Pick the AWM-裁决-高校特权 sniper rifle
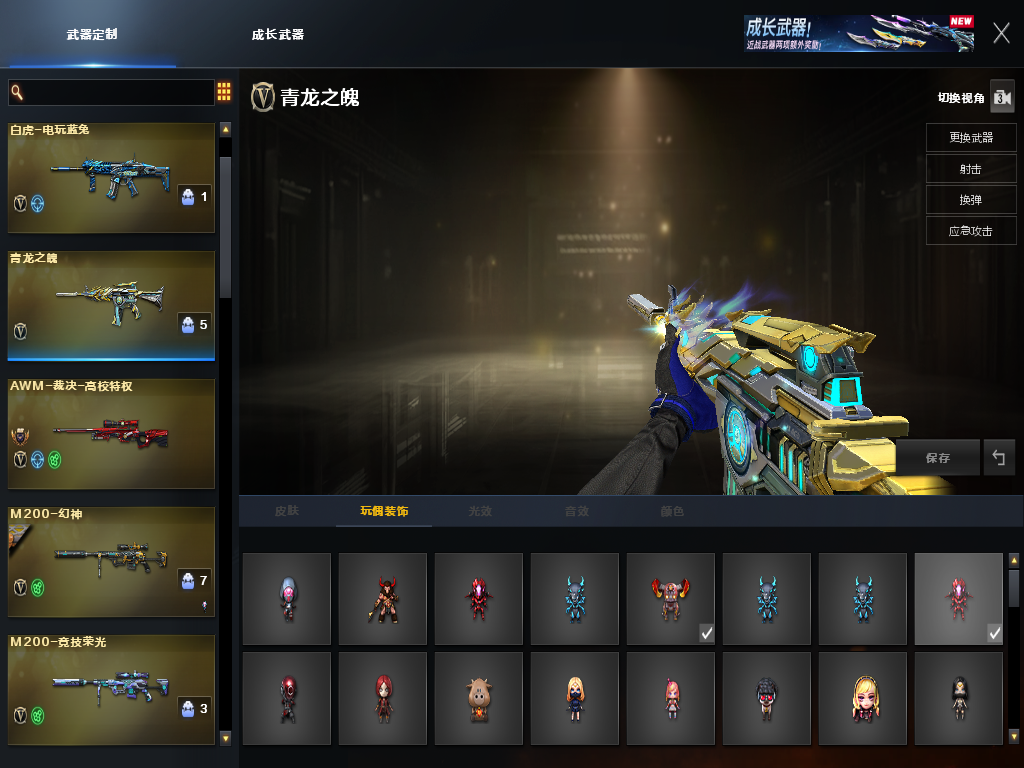 (x=111, y=433)
